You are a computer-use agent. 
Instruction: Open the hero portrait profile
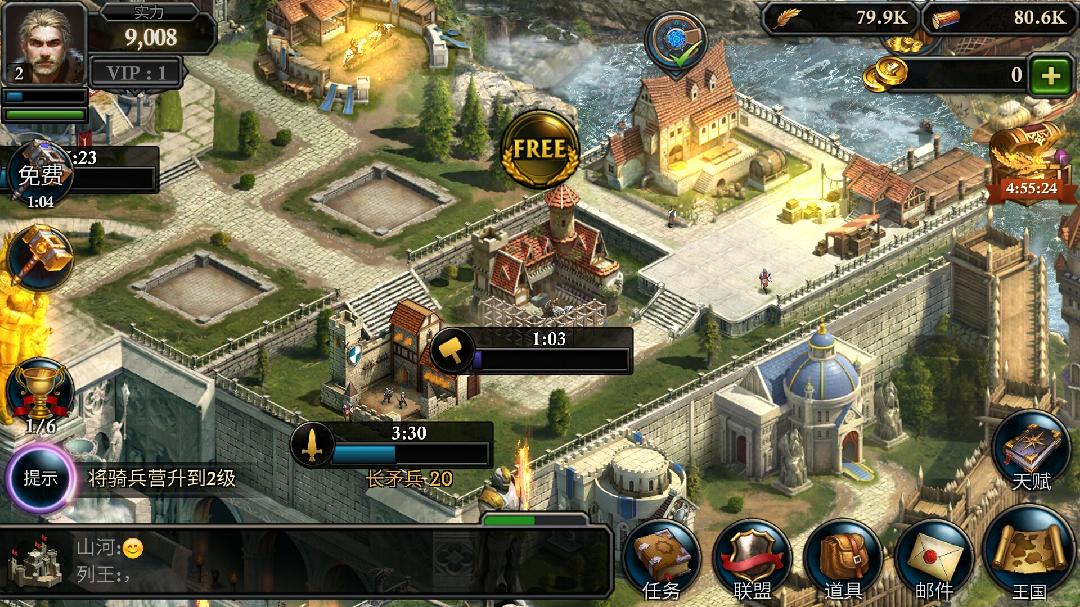[44, 44]
